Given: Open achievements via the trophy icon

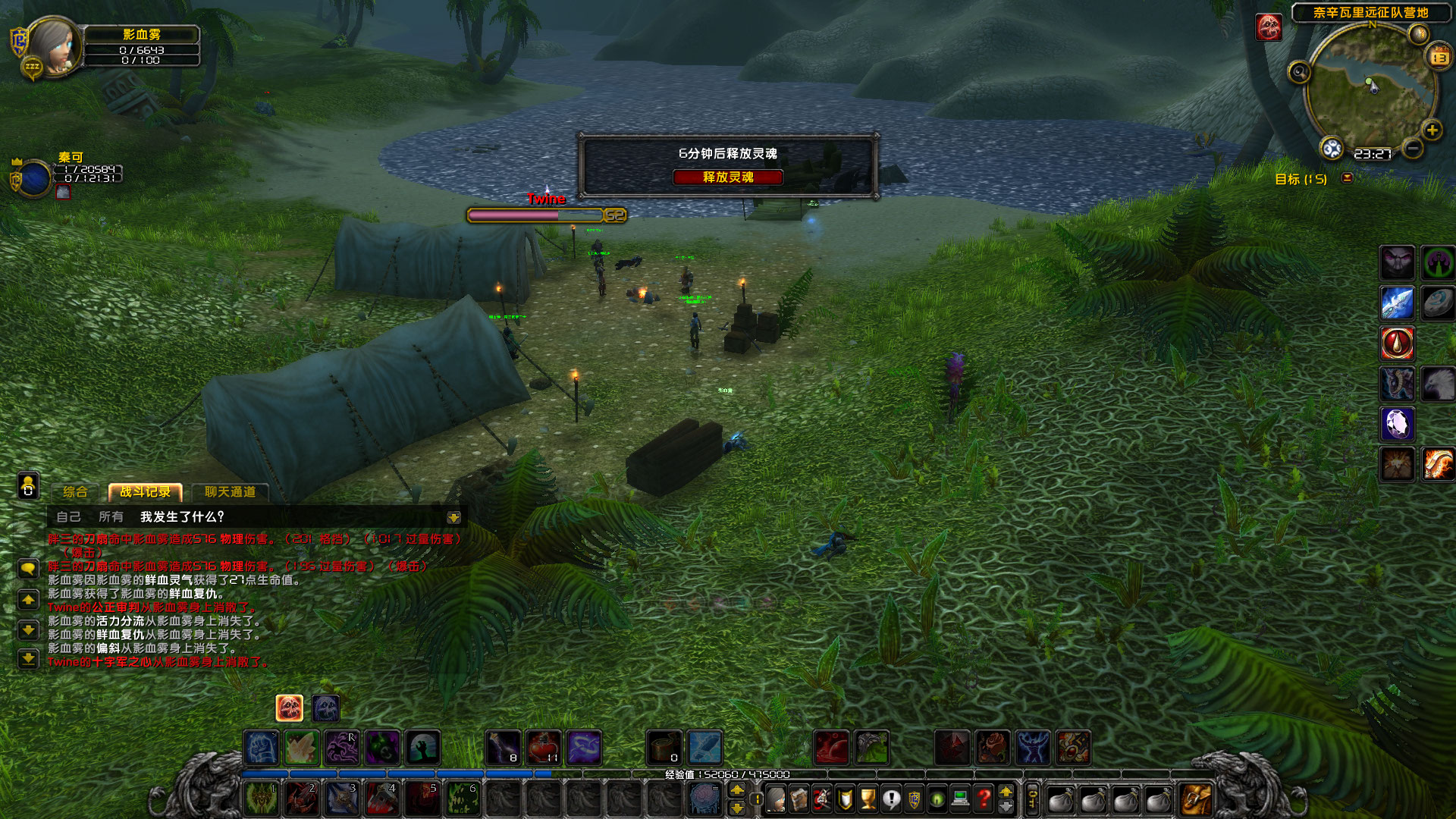Looking at the screenshot, I should click(867, 799).
